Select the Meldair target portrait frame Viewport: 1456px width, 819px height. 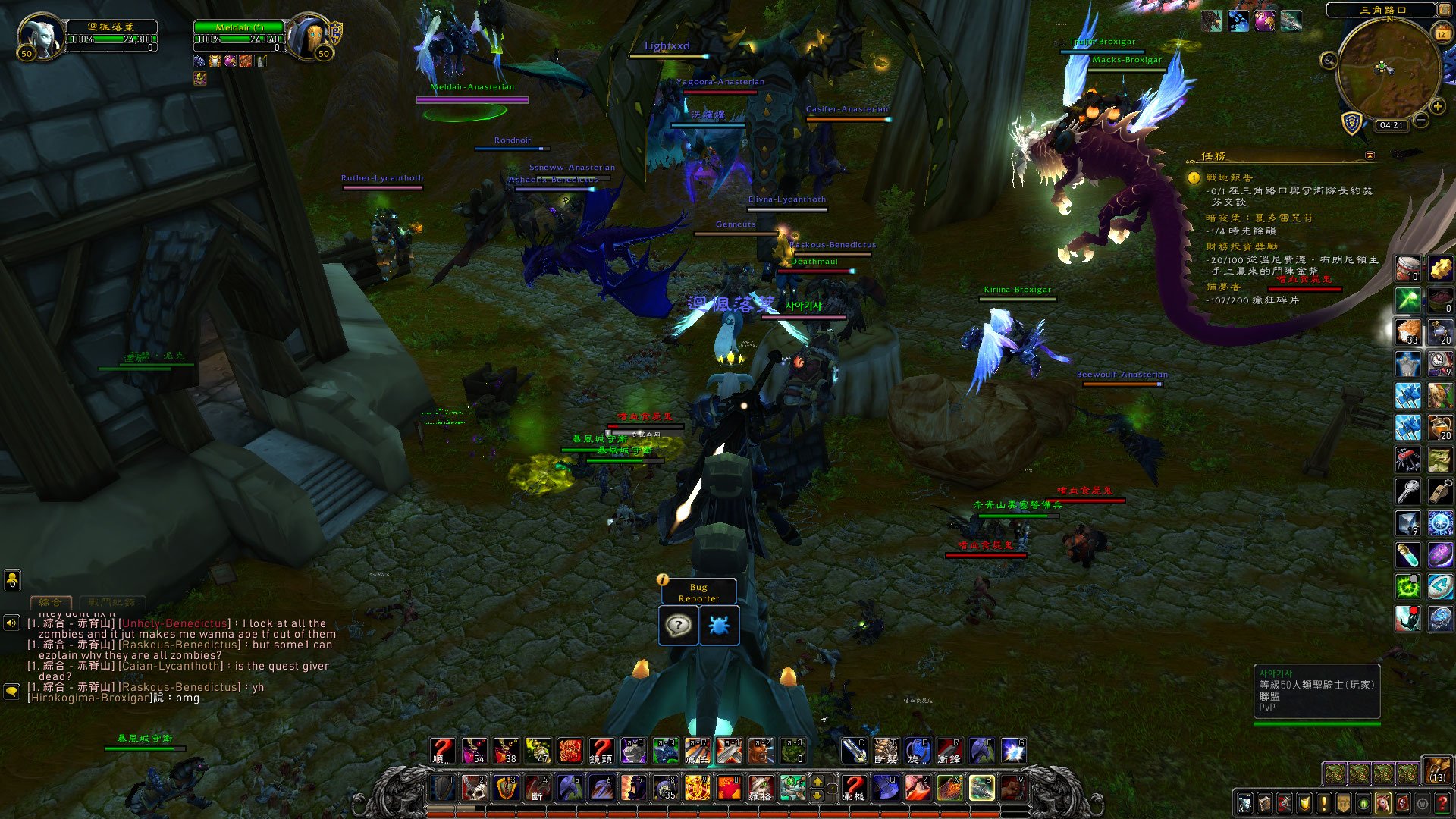[x=309, y=36]
